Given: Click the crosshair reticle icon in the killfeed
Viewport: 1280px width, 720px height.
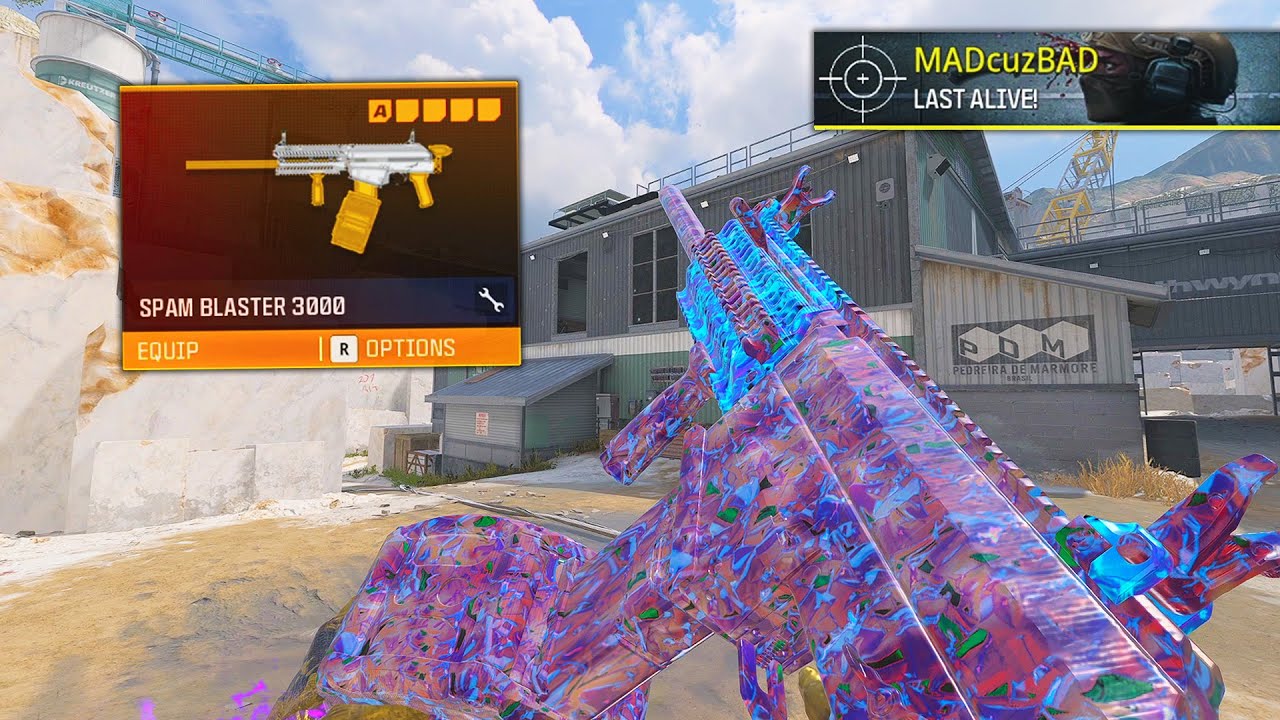Looking at the screenshot, I should tap(862, 76).
